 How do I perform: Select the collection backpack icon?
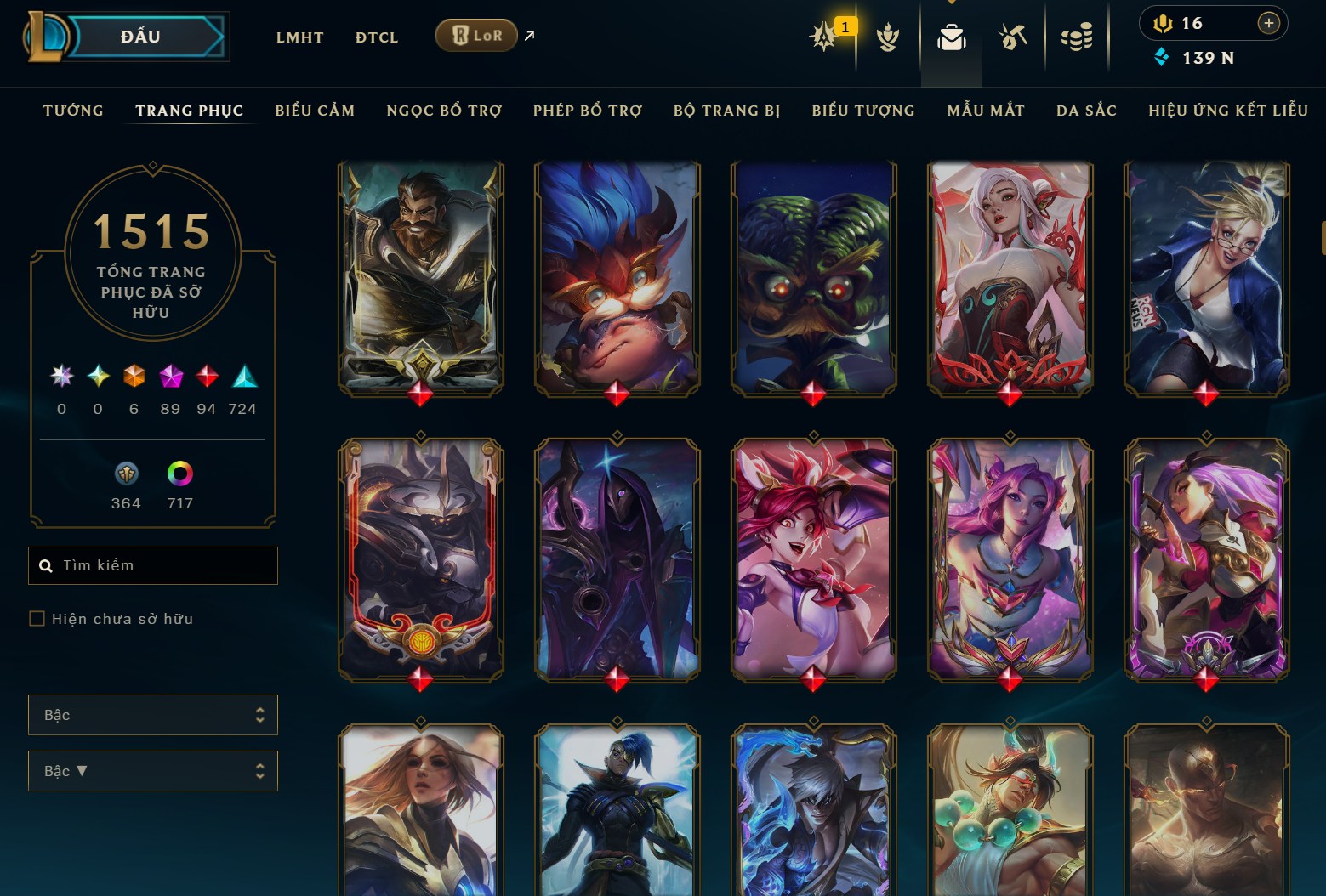click(x=951, y=36)
